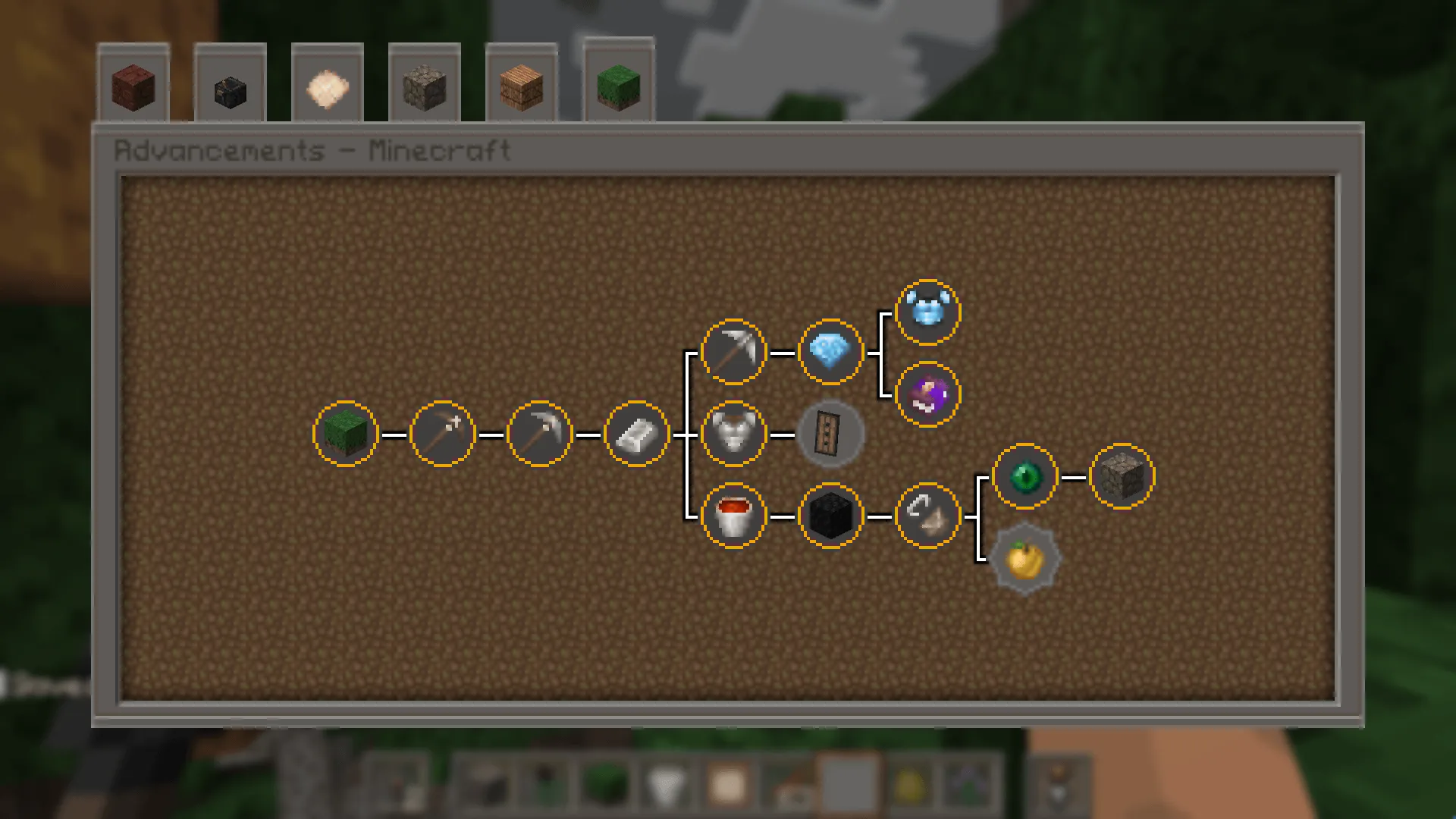Click the diamond advancement node

[830, 351]
